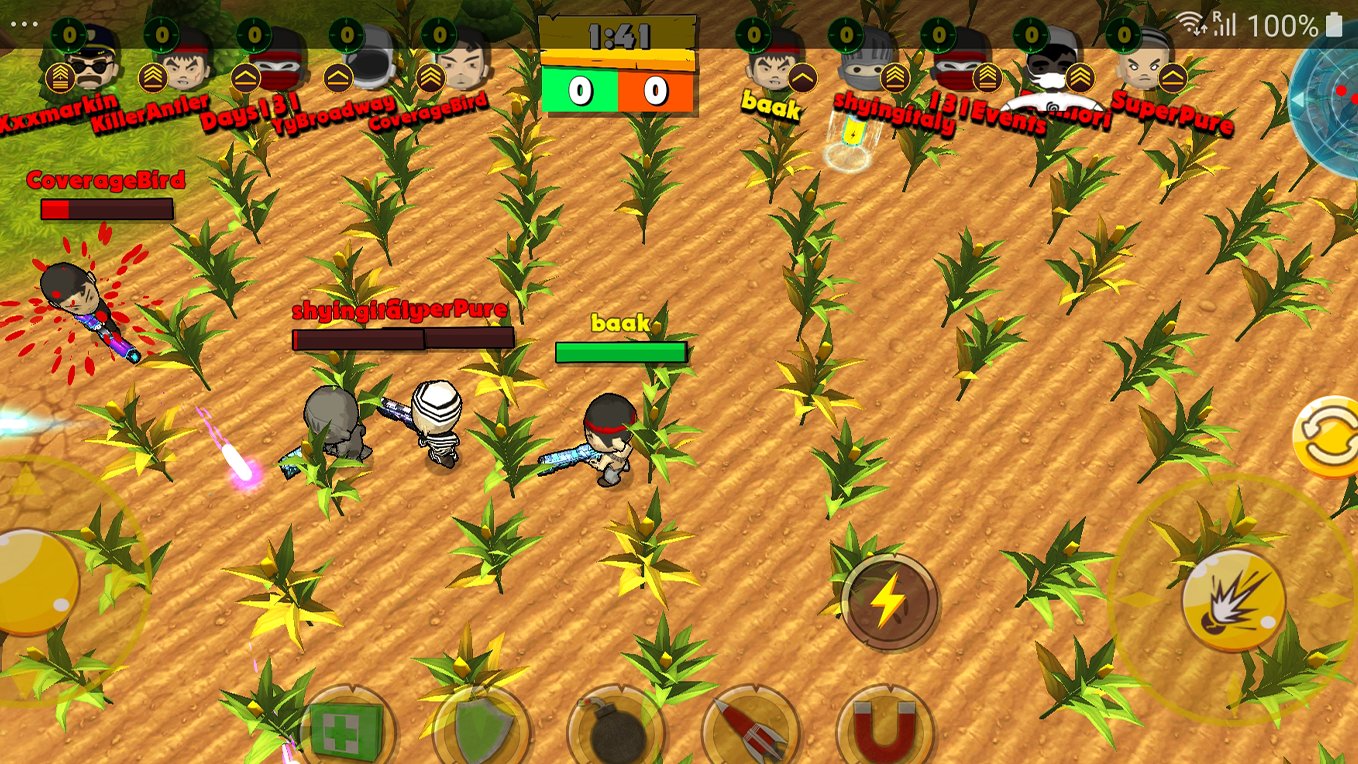Tap the yellow movement joystick knob

35,582
